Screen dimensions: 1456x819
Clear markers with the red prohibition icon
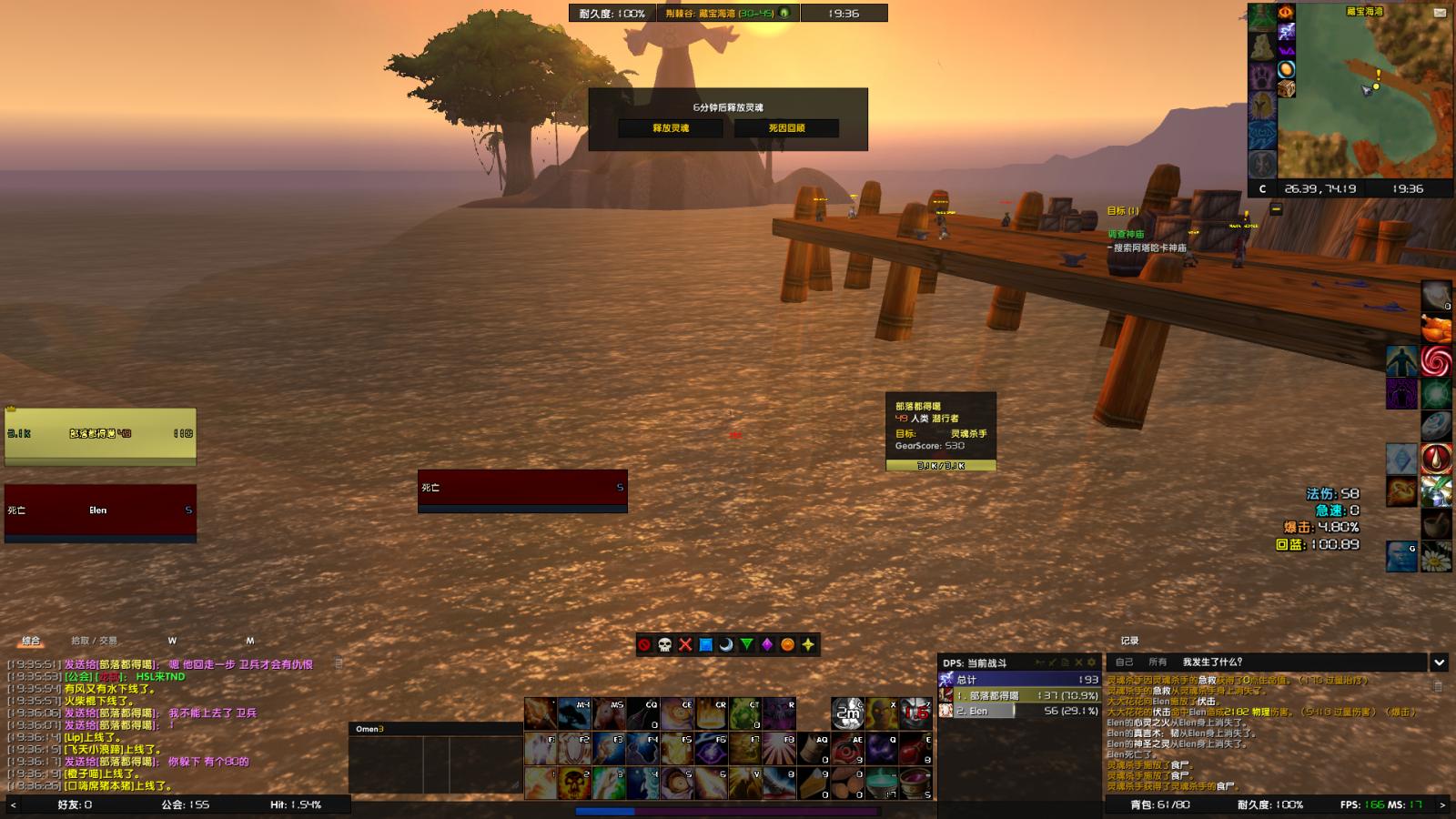(644, 644)
